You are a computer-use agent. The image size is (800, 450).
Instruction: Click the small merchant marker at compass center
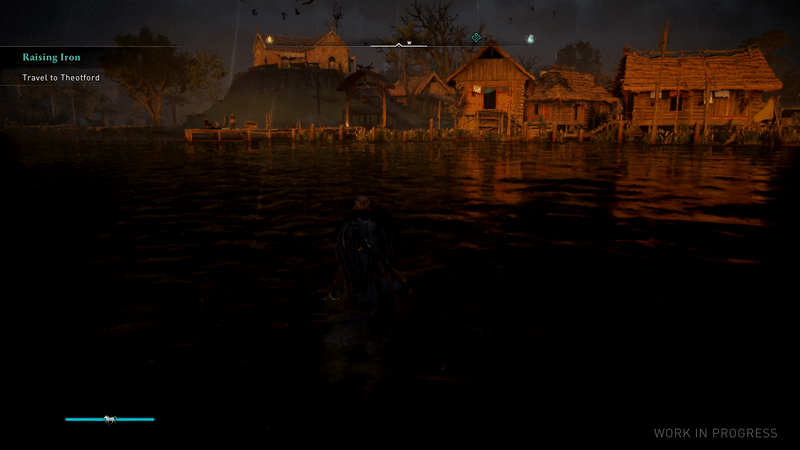(409, 43)
